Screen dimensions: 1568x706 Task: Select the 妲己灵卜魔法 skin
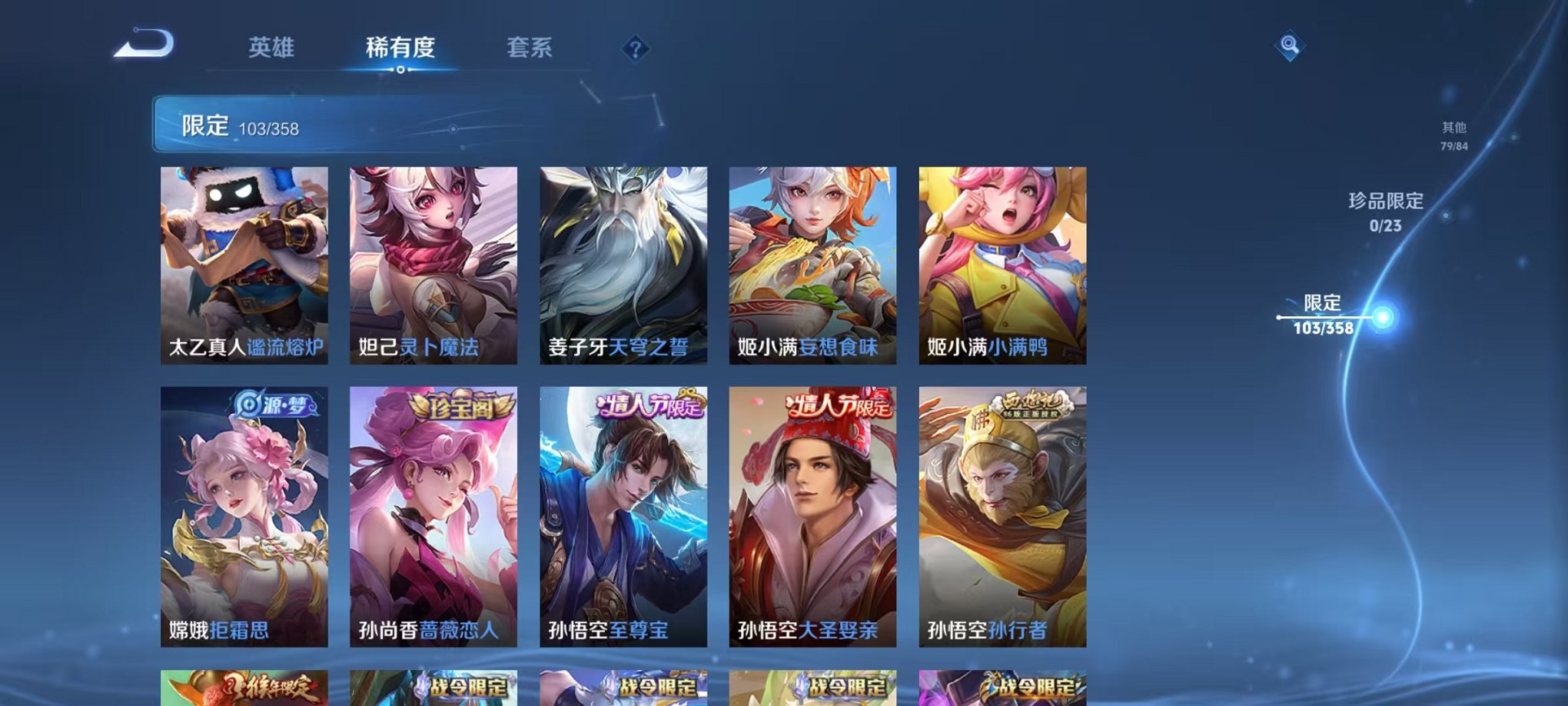(436, 265)
